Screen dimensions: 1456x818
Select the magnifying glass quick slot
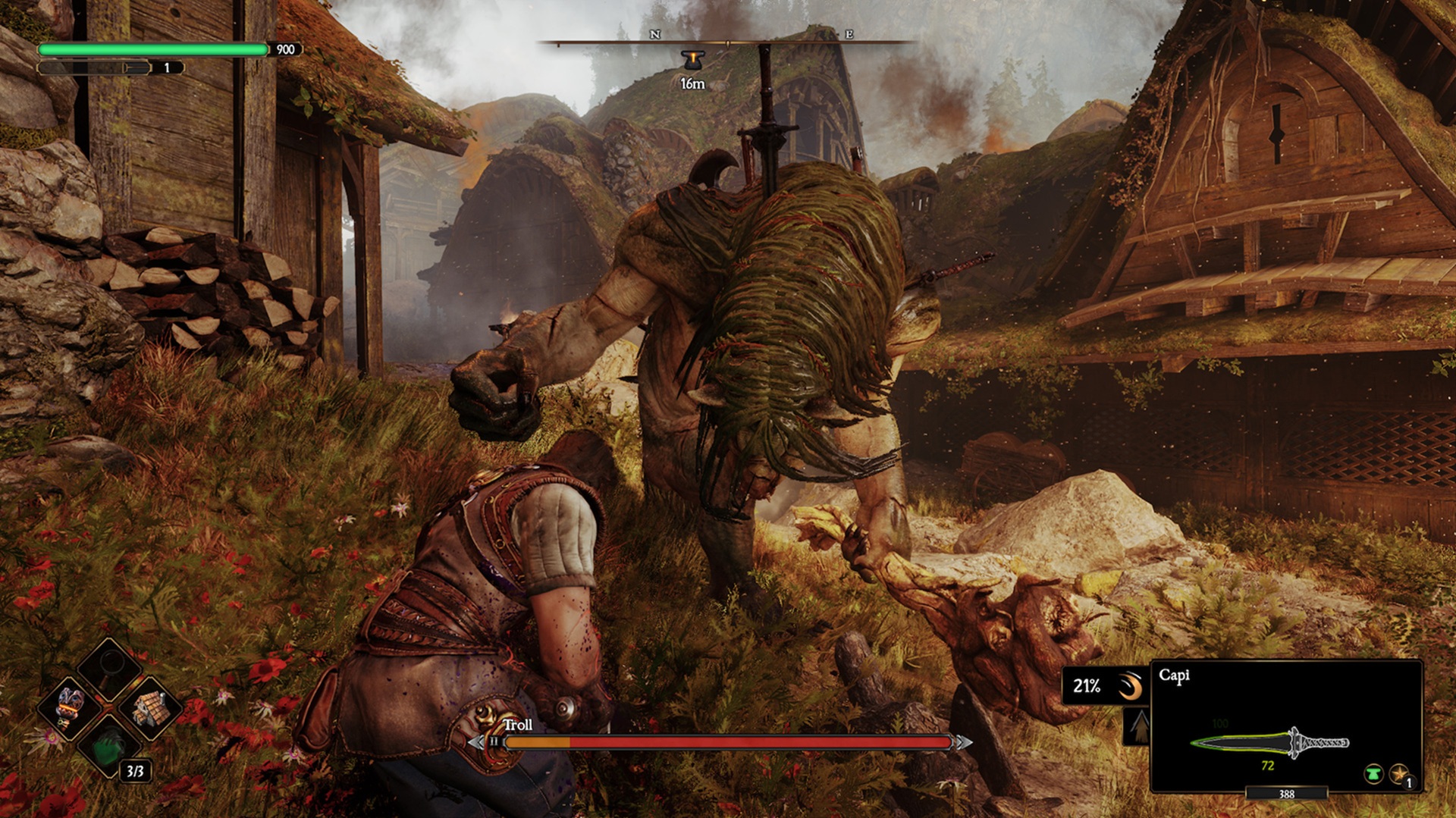(x=110, y=667)
